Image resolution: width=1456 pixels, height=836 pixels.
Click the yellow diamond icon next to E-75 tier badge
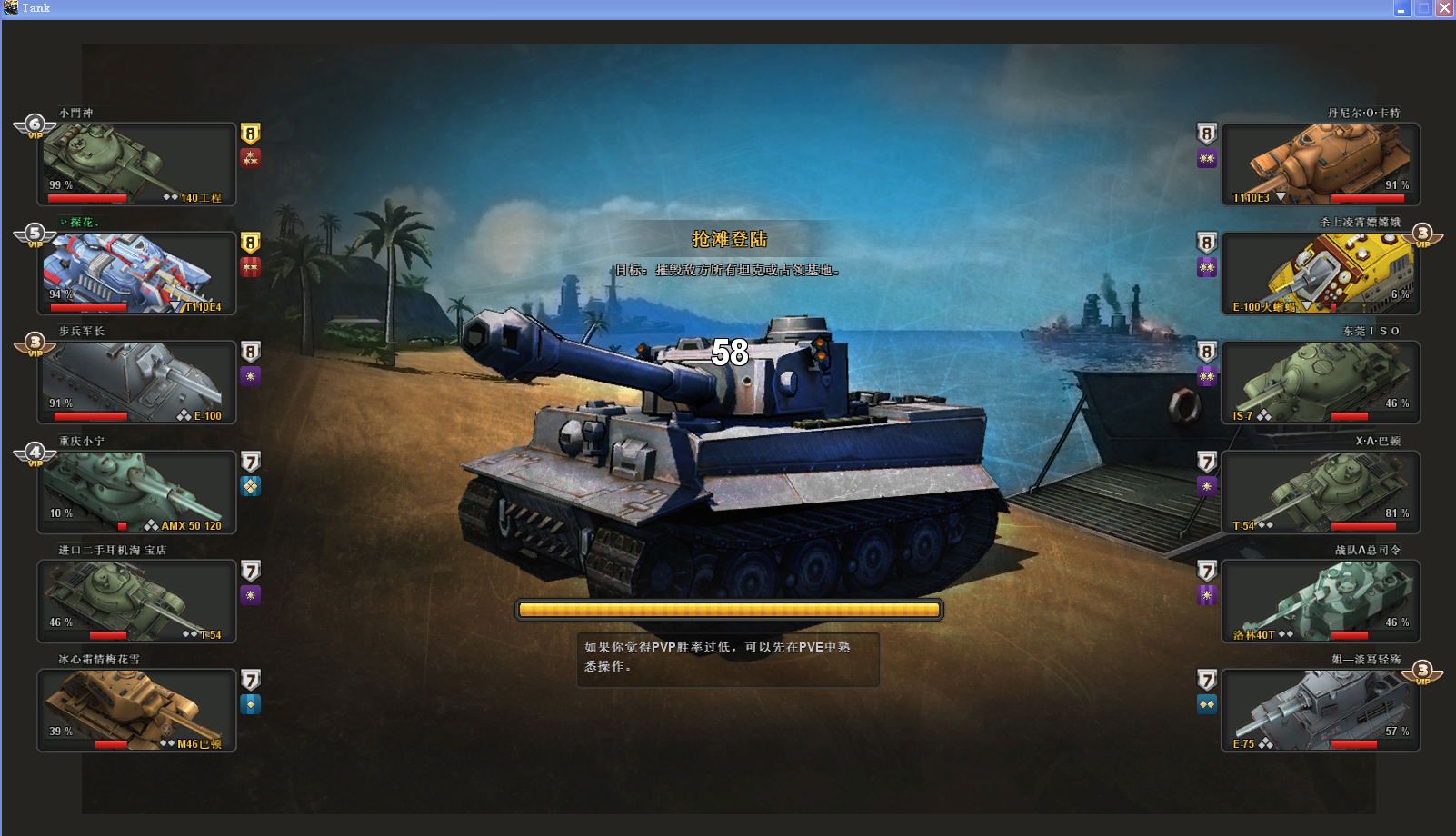(1205, 703)
